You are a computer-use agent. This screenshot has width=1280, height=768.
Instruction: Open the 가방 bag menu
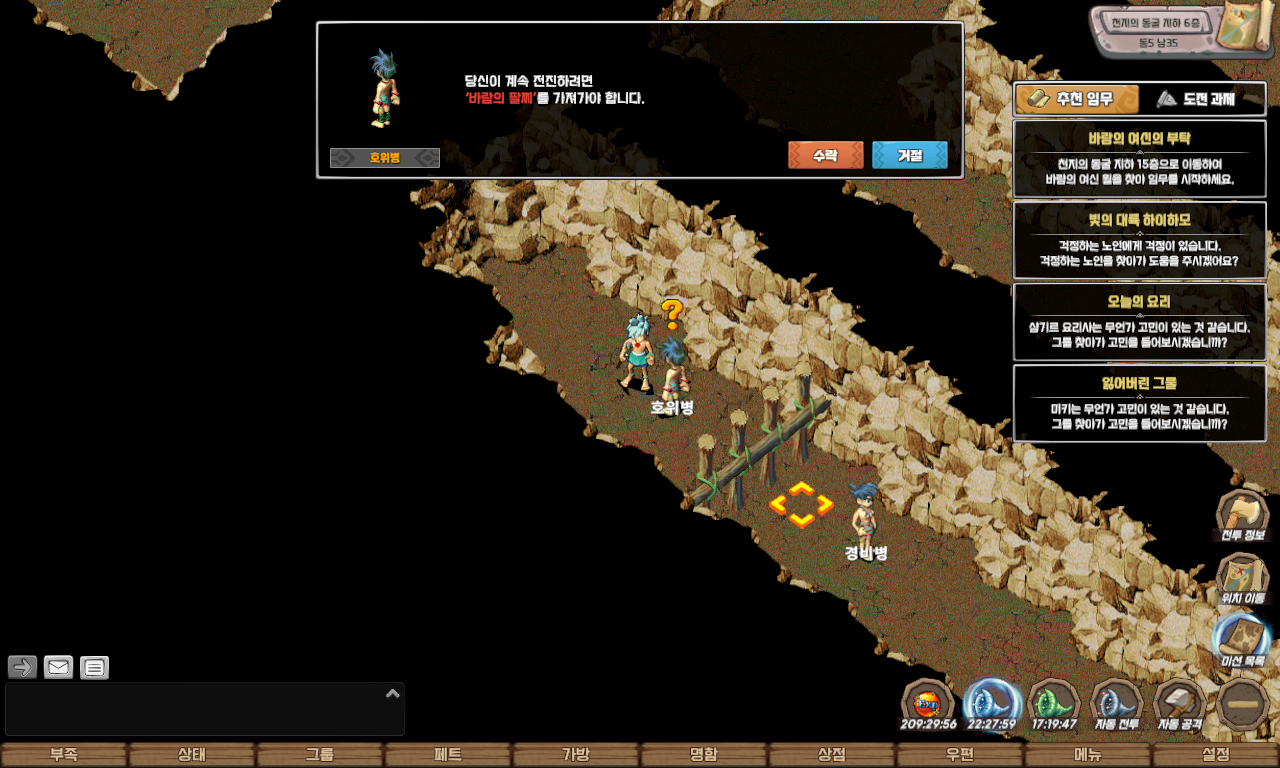point(576,755)
